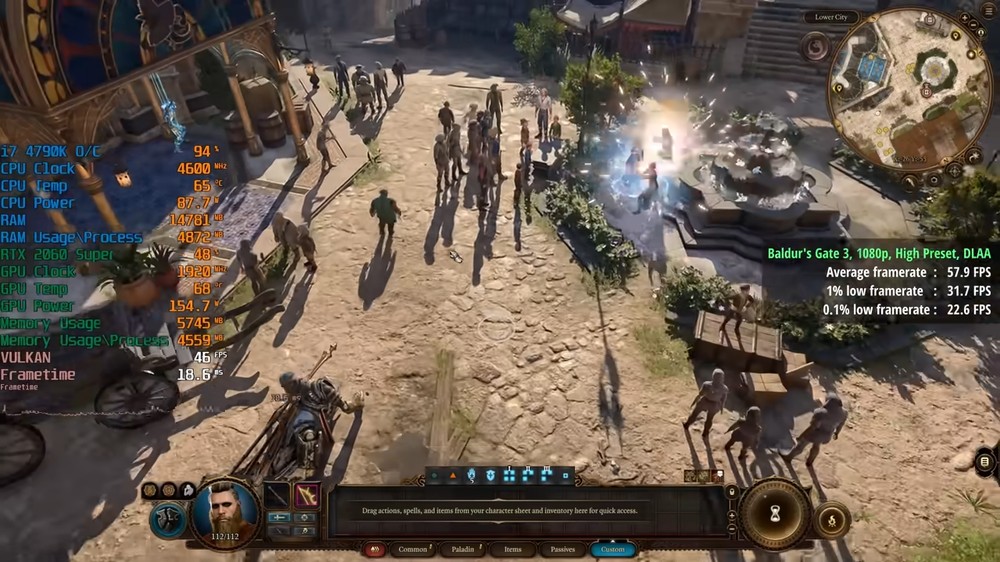Select the highlighted ranged weapon slot

pos(307,496)
